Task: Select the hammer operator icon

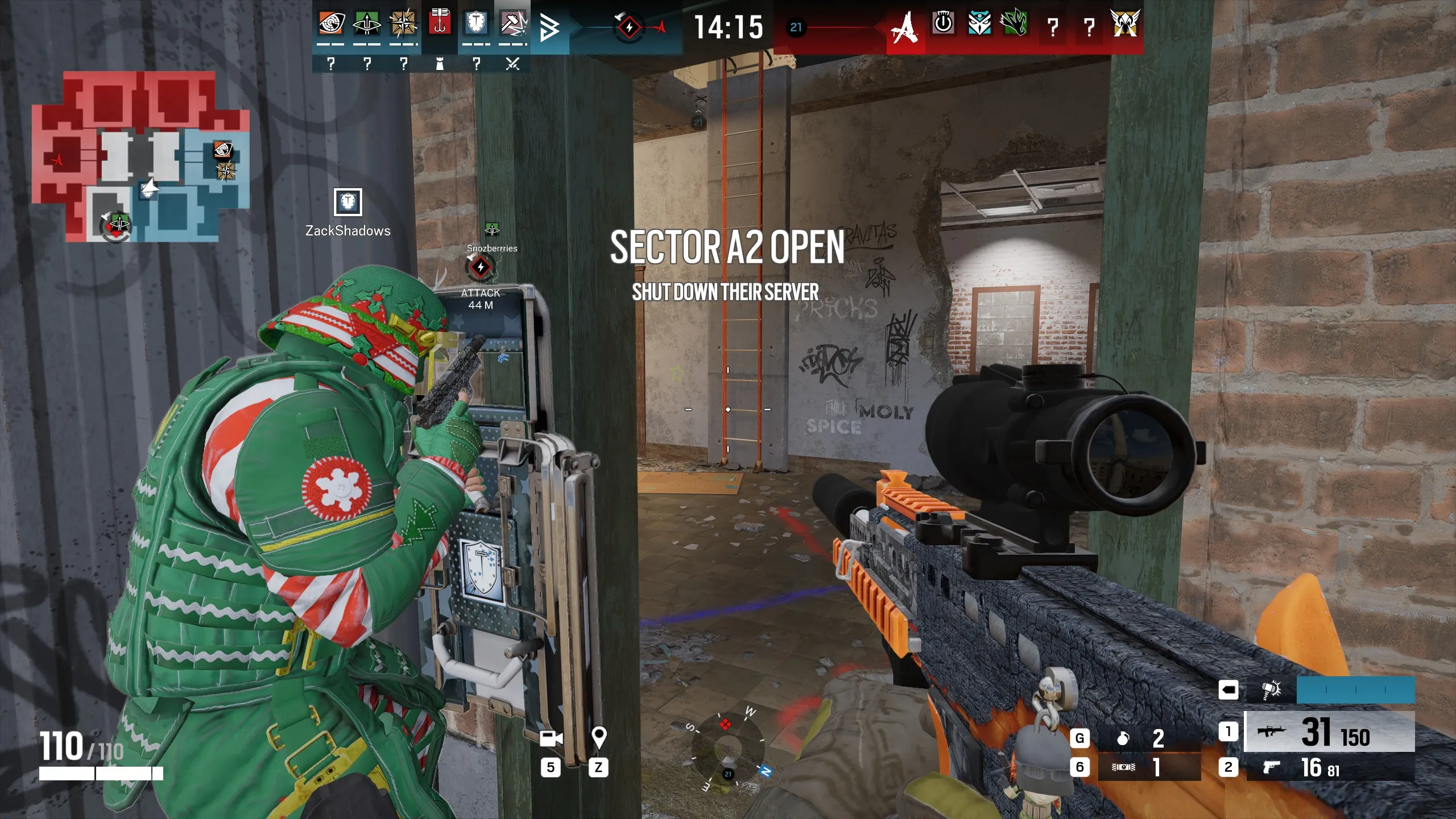Action: point(512,24)
